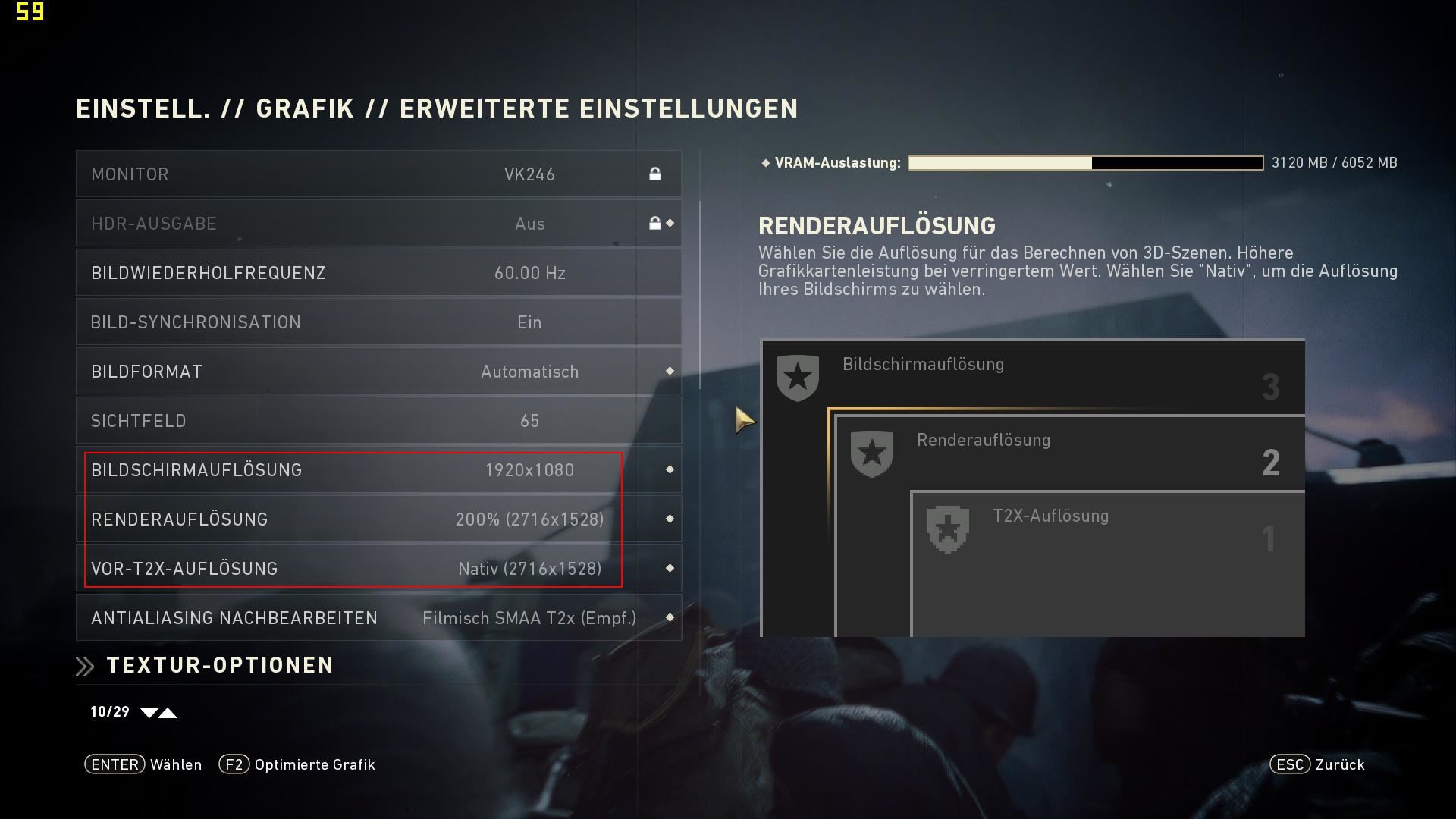Expand the VOR-T2X-AUFLÖSUNG options
The width and height of the screenshot is (1456, 819).
pyautogui.click(x=377, y=568)
